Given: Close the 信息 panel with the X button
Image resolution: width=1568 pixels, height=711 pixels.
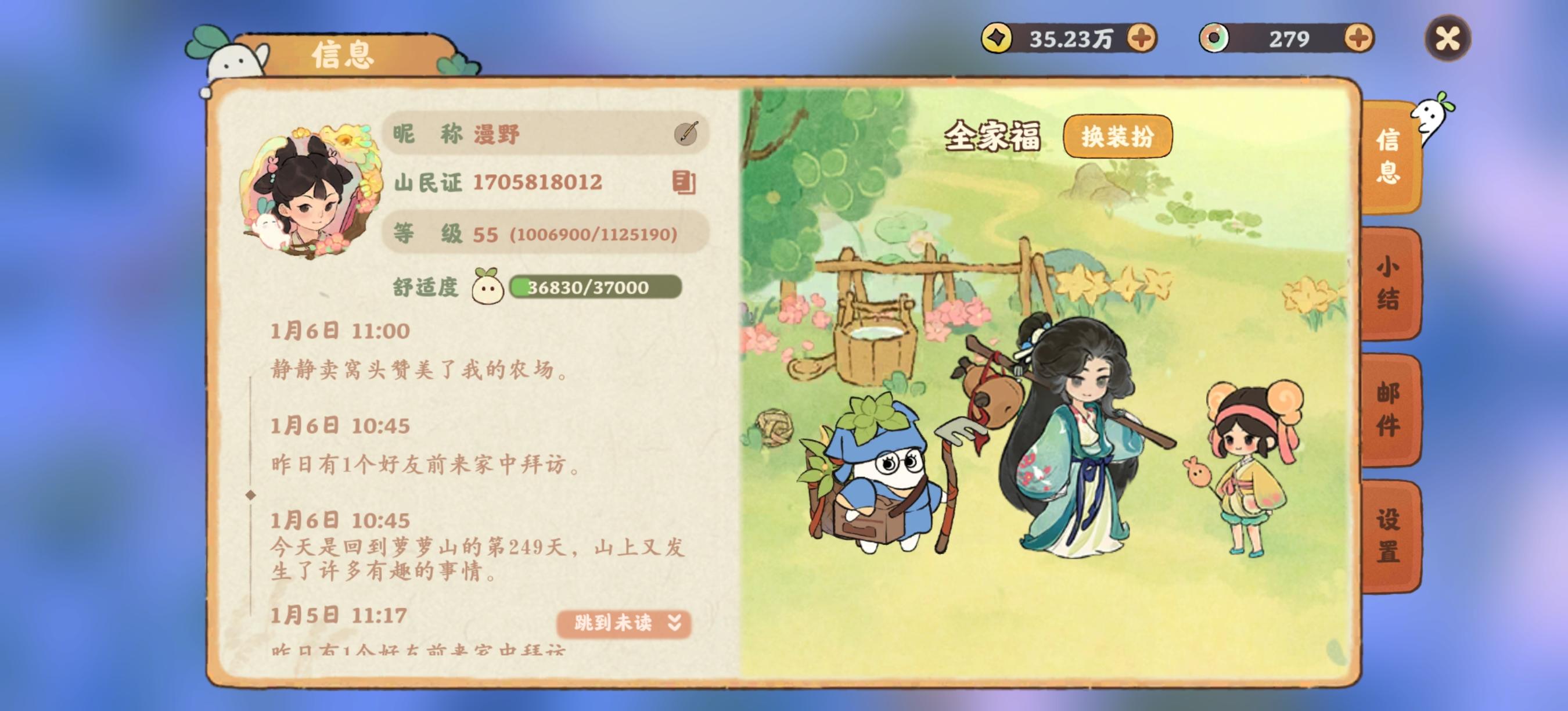Looking at the screenshot, I should [1450, 38].
